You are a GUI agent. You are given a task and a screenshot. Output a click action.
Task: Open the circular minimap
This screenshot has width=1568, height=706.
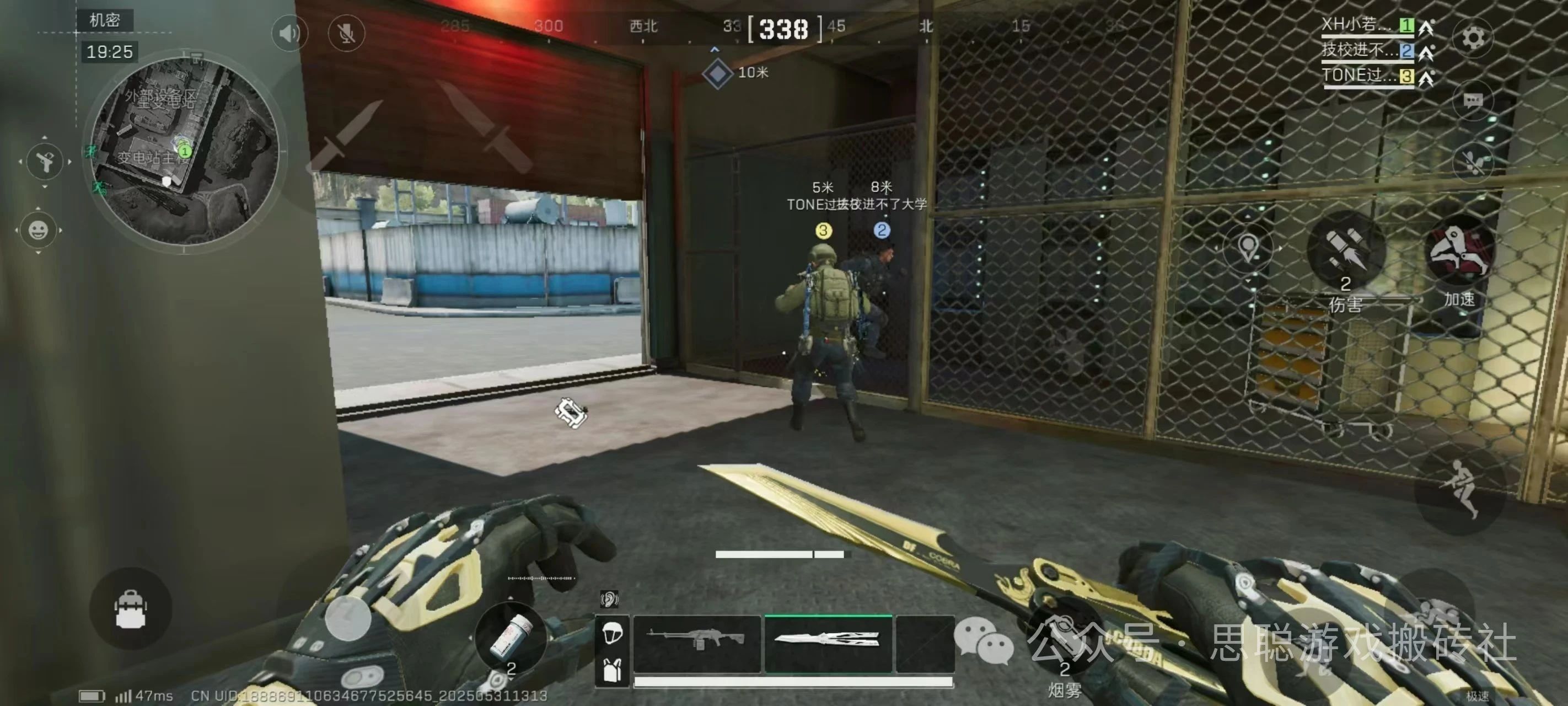click(184, 152)
